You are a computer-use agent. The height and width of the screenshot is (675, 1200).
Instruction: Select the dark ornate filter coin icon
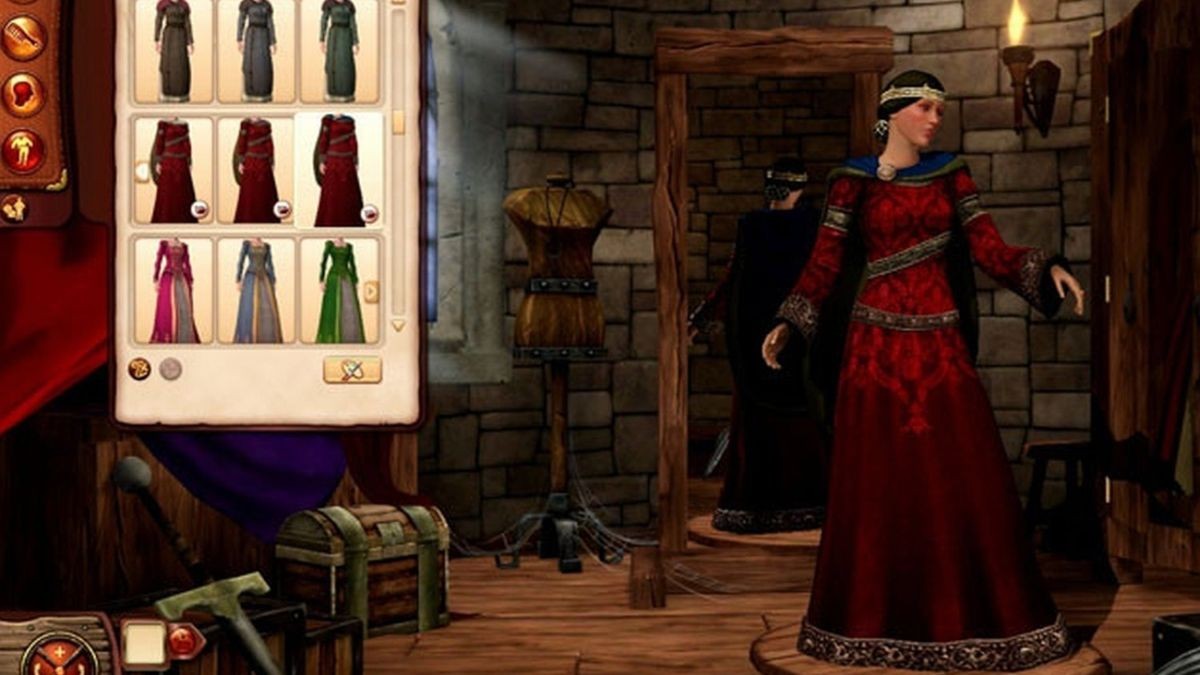(x=139, y=369)
